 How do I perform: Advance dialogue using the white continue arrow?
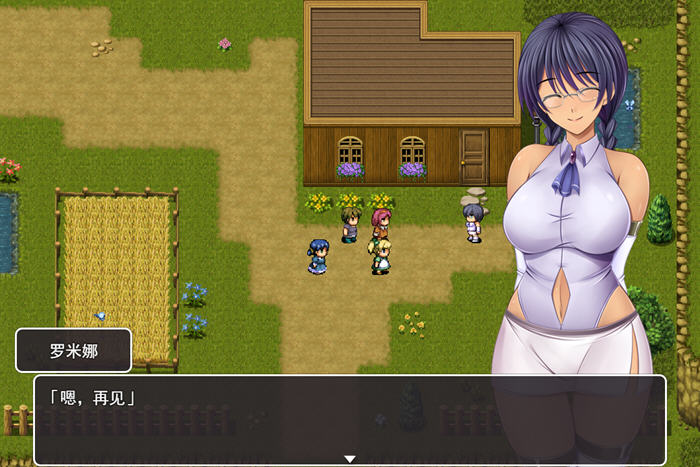tap(350, 459)
